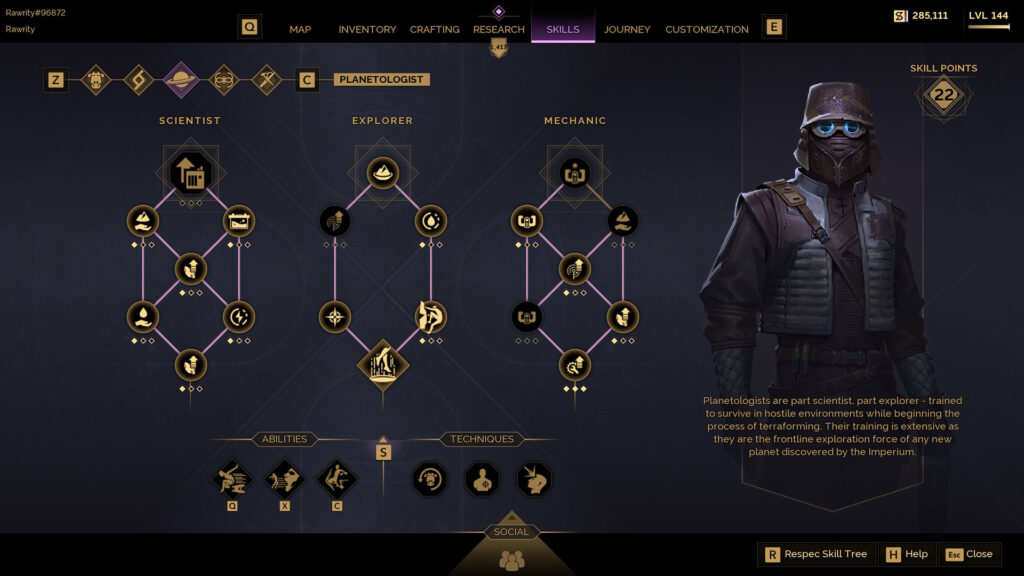
Task: Go to the Crafting tab
Action: 435,29
